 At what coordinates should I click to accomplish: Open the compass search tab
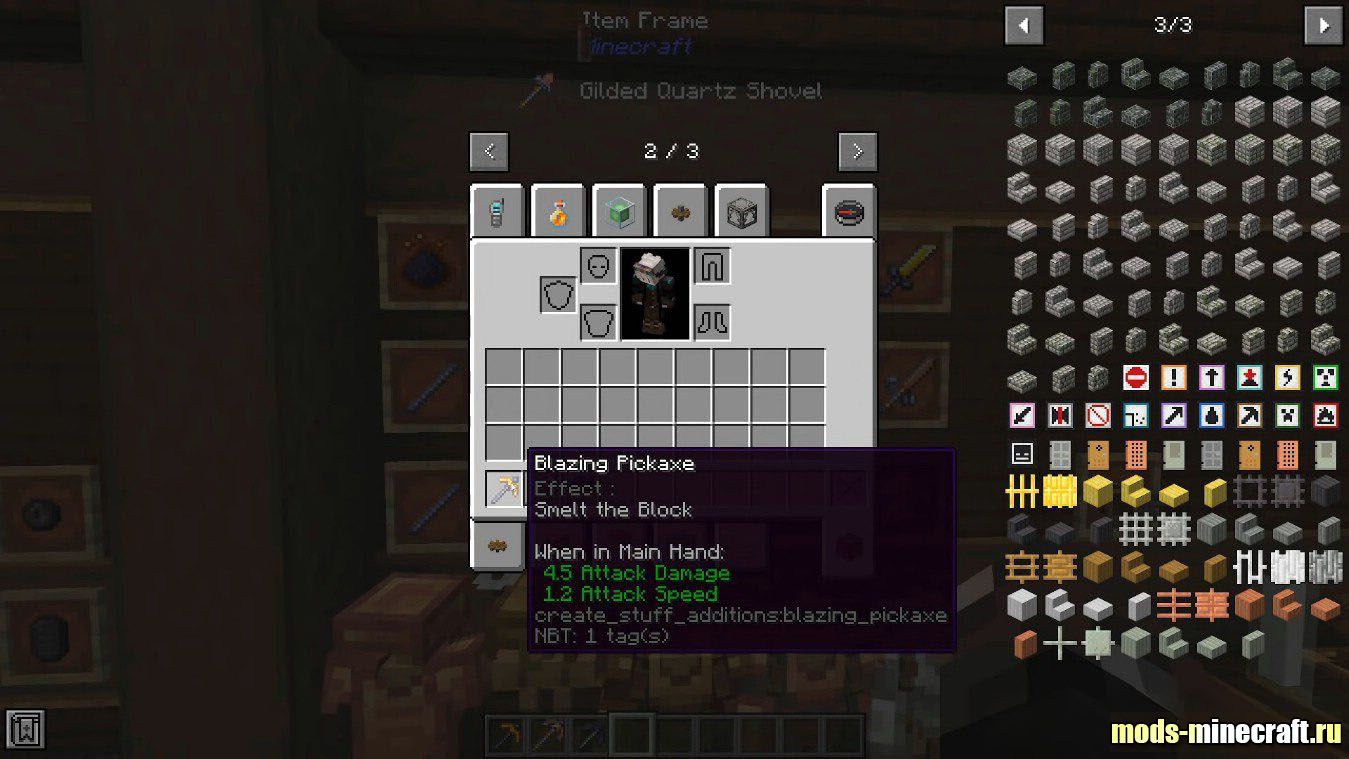(x=849, y=212)
